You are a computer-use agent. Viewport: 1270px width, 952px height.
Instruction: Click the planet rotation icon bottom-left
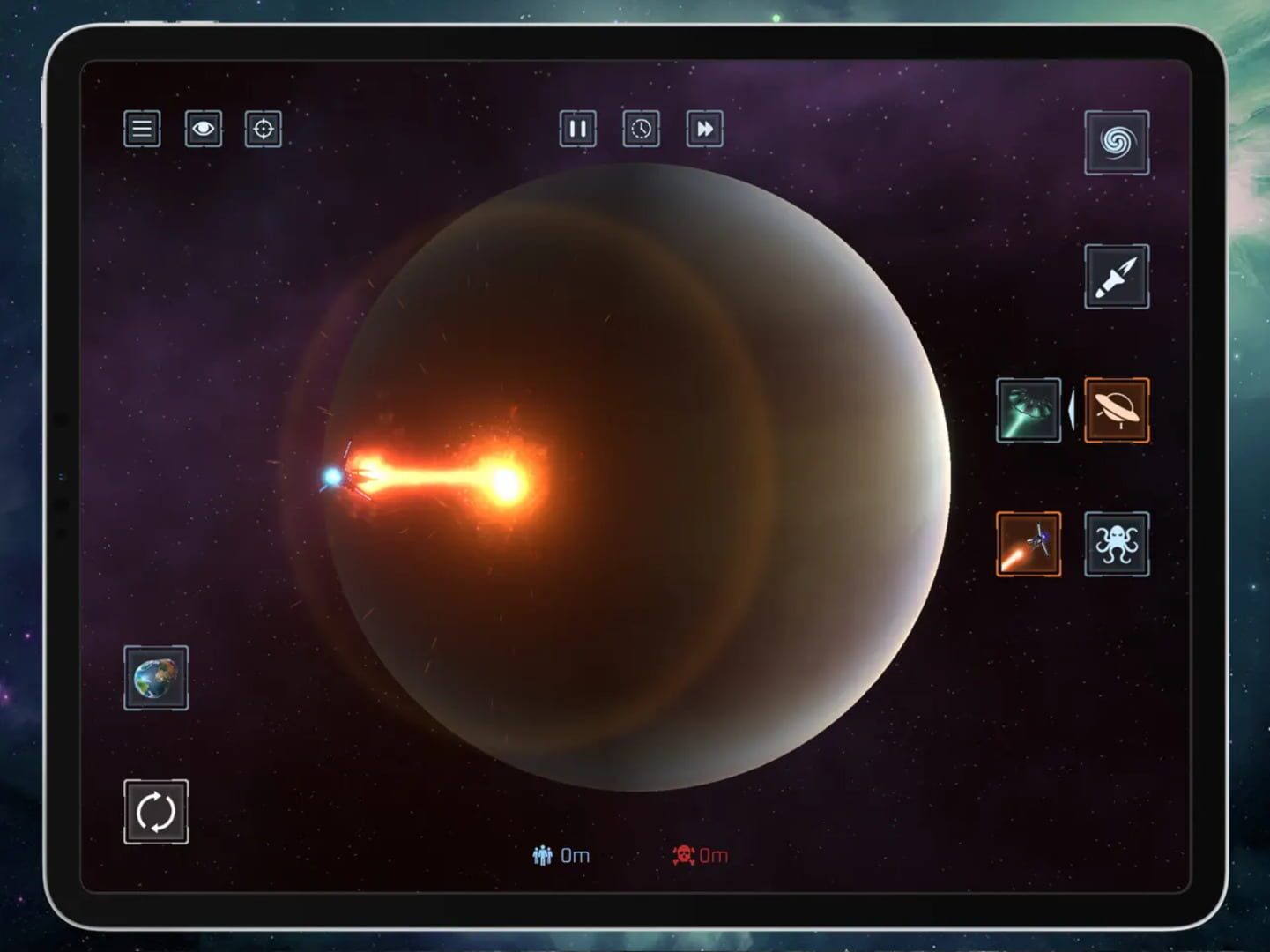click(x=156, y=810)
